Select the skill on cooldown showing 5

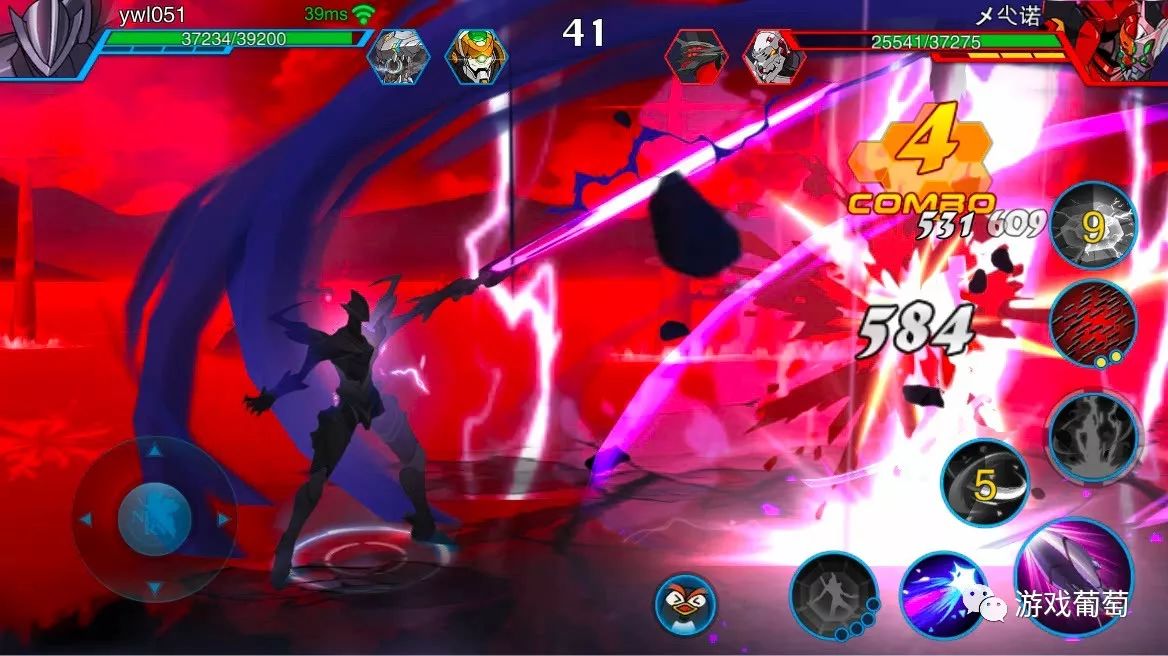(x=985, y=483)
